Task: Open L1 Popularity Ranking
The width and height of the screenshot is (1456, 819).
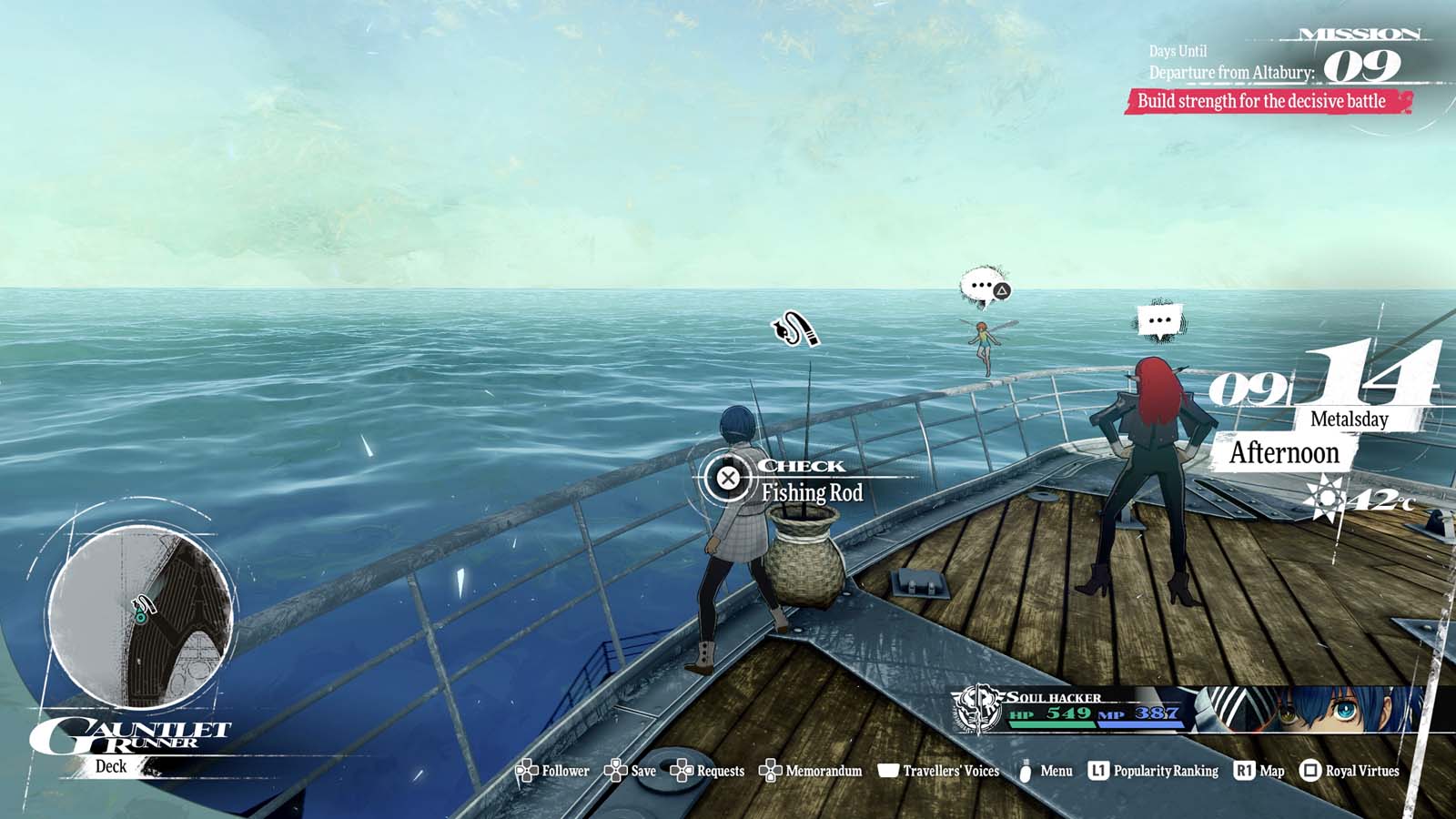Action: click(1100, 770)
